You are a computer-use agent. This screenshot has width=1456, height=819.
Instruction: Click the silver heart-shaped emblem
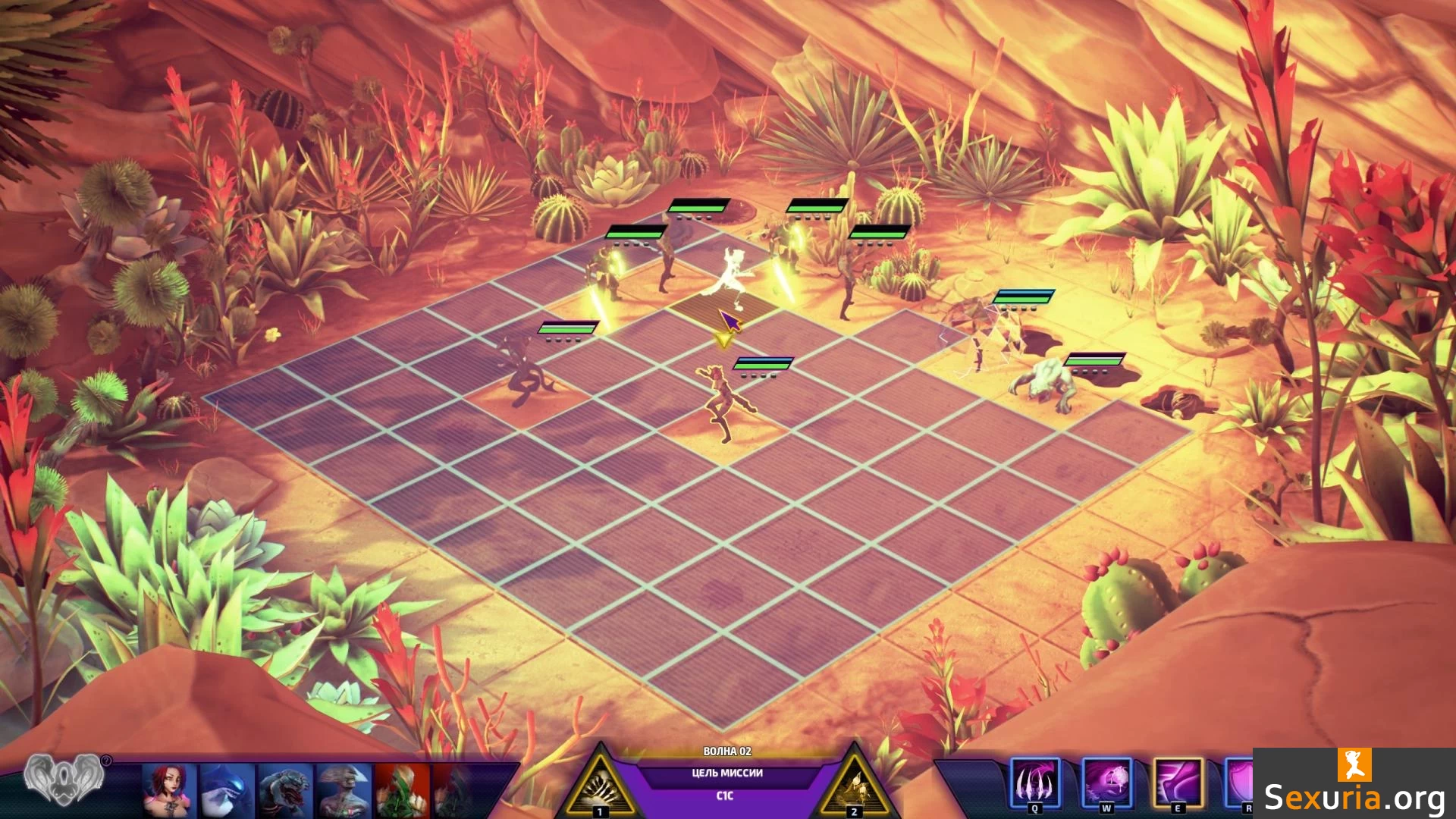click(63, 779)
